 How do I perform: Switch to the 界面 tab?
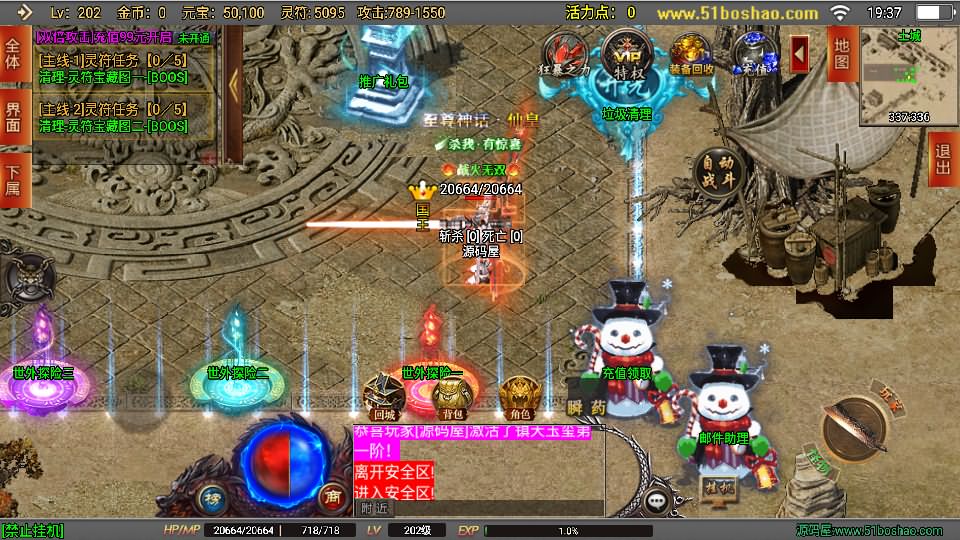pyautogui.click(x=13, y=116)
